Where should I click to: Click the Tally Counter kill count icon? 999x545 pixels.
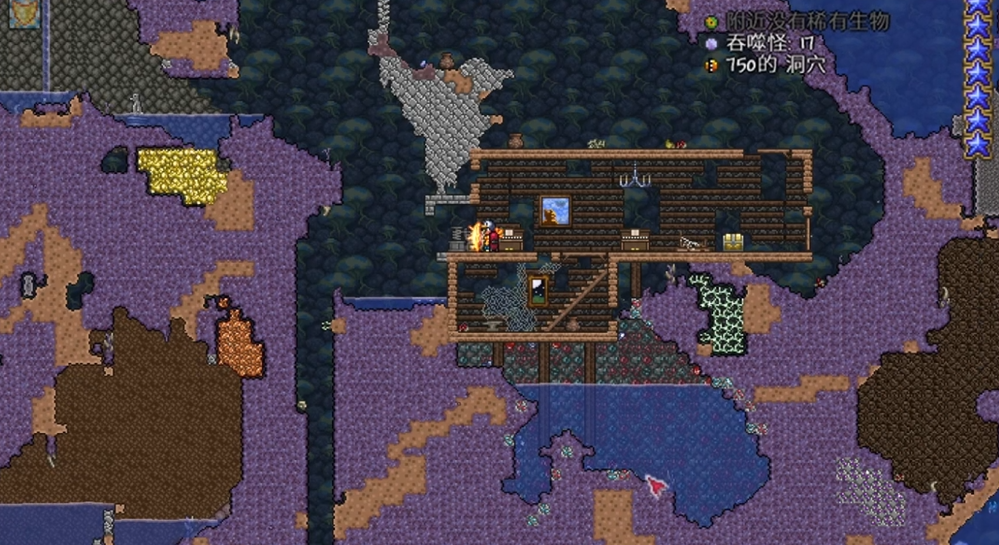point(712,43)
